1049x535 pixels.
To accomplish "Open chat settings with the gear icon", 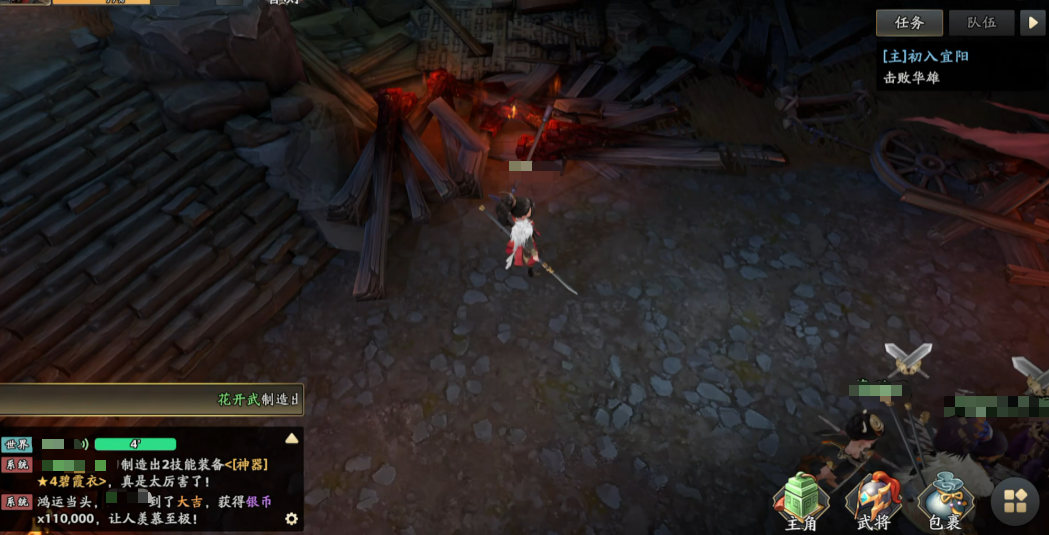I will (291, 519).
